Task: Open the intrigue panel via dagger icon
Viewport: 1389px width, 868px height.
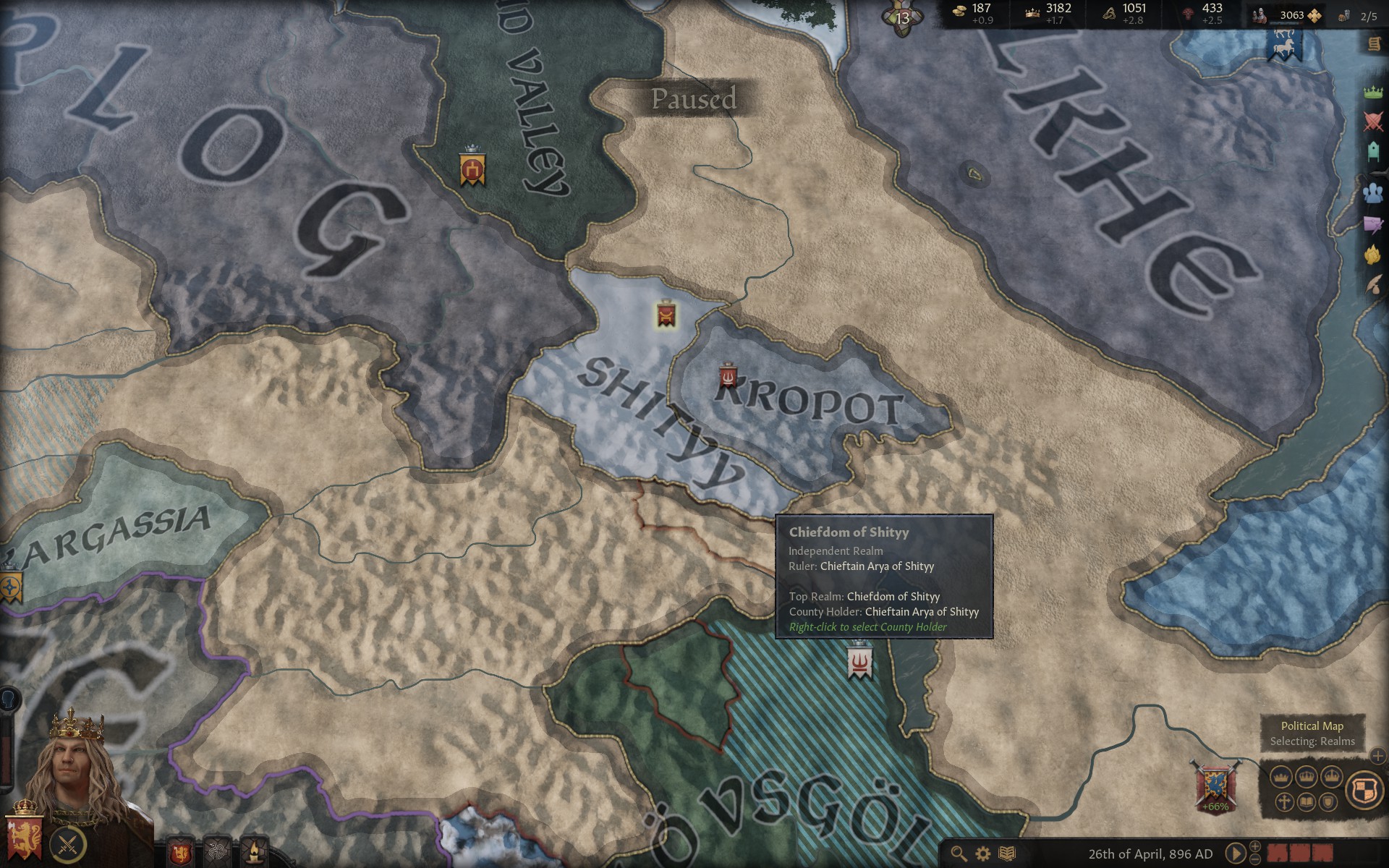Action: click(x=1372, y=224)
